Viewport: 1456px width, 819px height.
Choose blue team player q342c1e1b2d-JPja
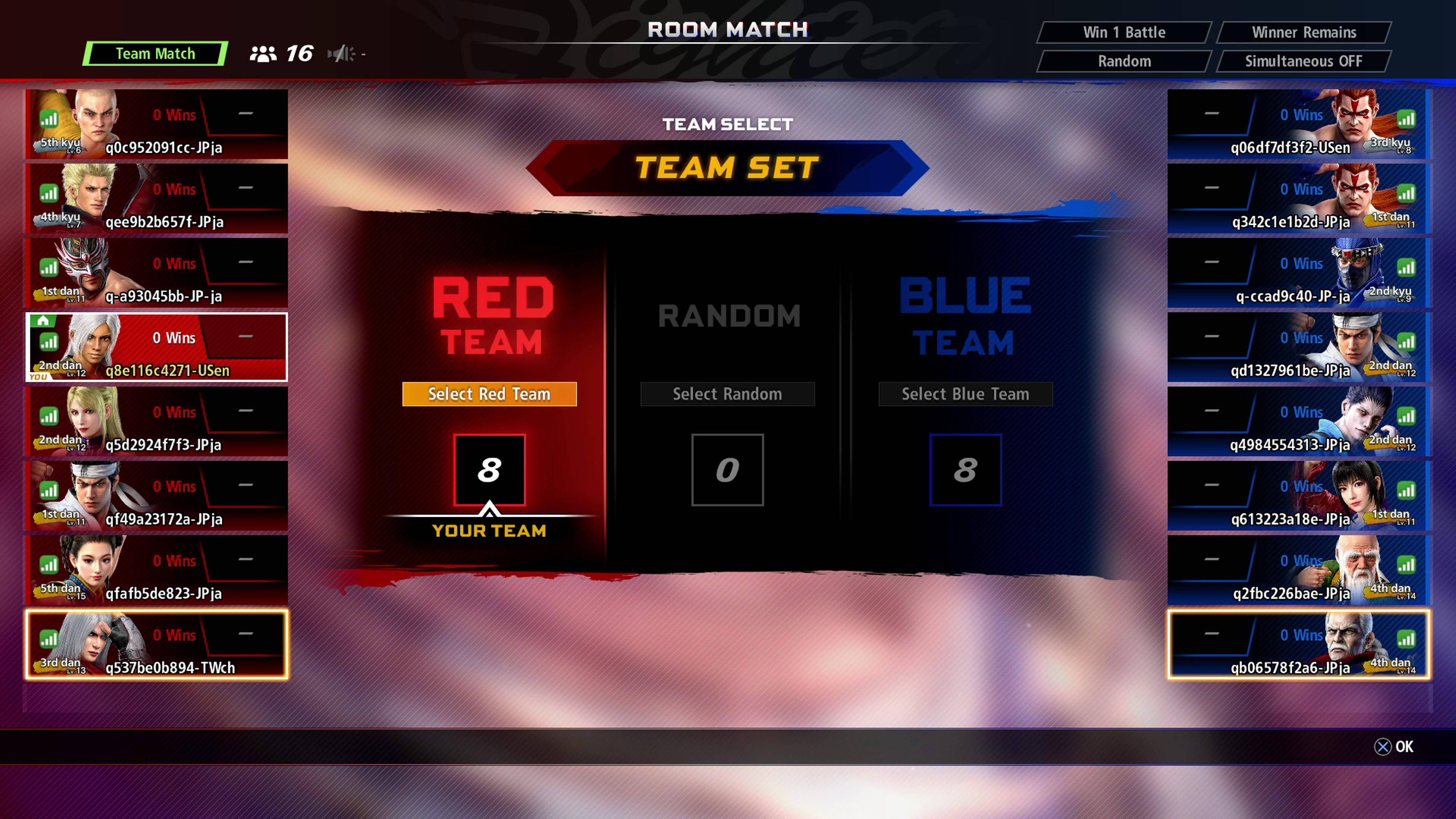tap(1299, 198)
